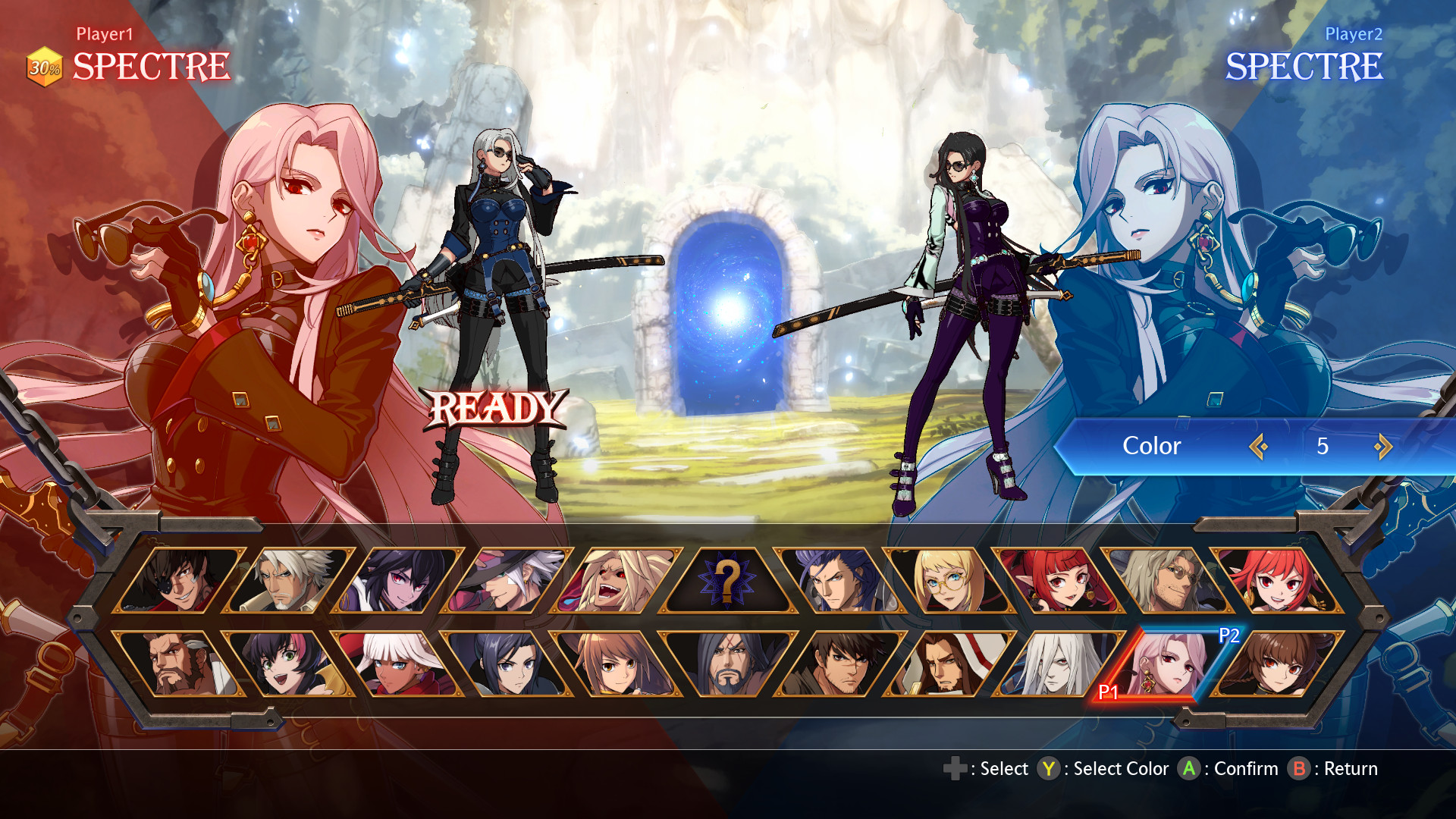Click the left arrow to change color
This screenshot has width=1456, height=819.
tap(1260, 447)
